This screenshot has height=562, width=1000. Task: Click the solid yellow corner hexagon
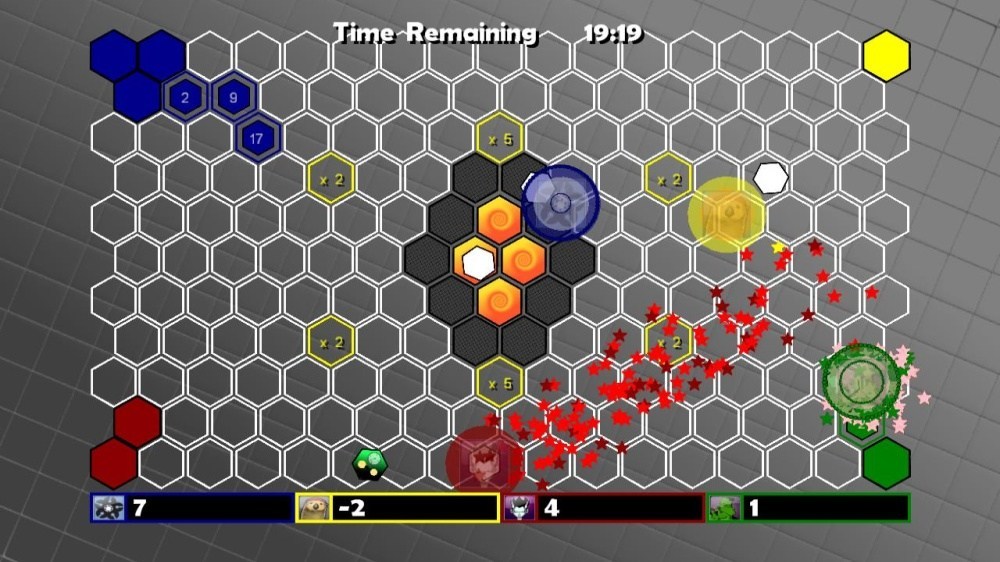point(886,55)
